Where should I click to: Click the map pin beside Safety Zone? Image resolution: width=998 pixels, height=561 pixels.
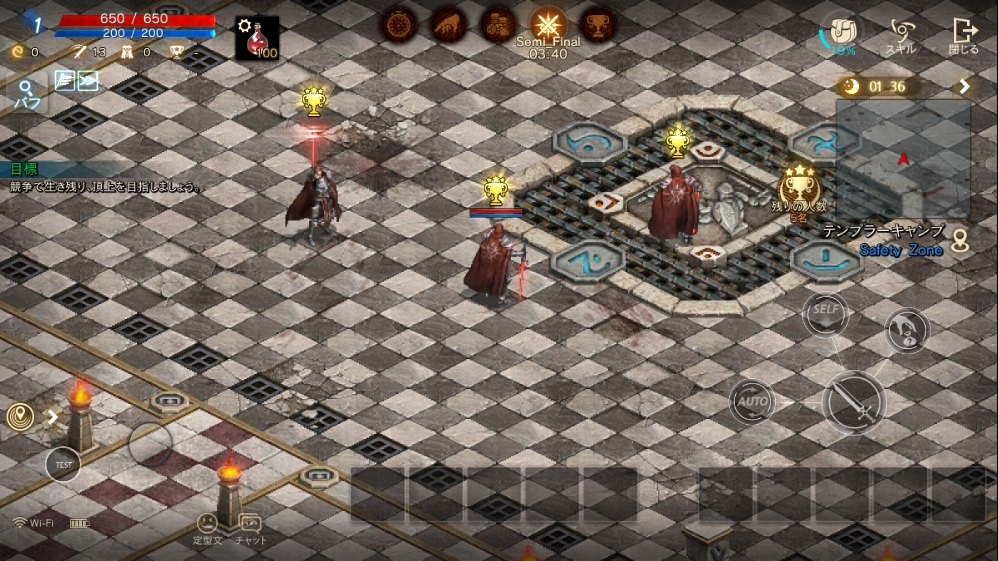click(x=960, y=241)
